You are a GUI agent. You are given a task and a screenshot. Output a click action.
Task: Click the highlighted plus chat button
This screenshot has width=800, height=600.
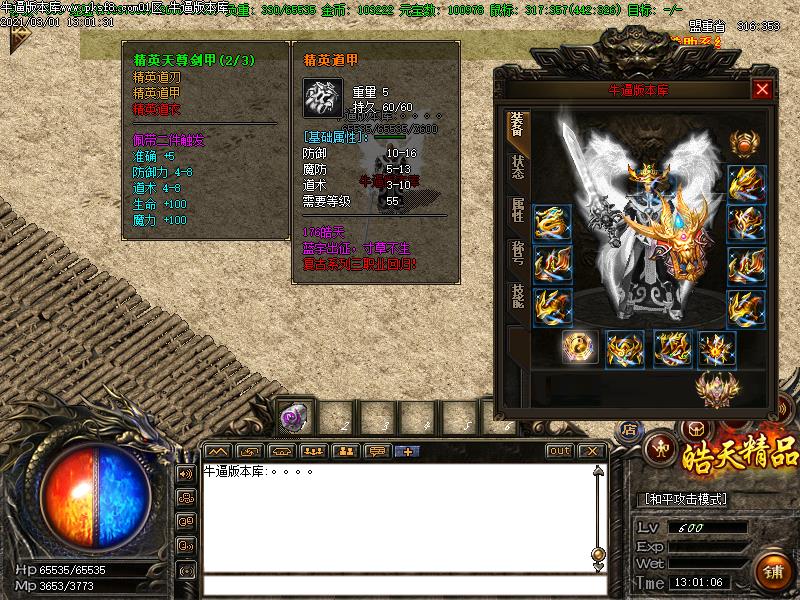click(x=407, y=451)
